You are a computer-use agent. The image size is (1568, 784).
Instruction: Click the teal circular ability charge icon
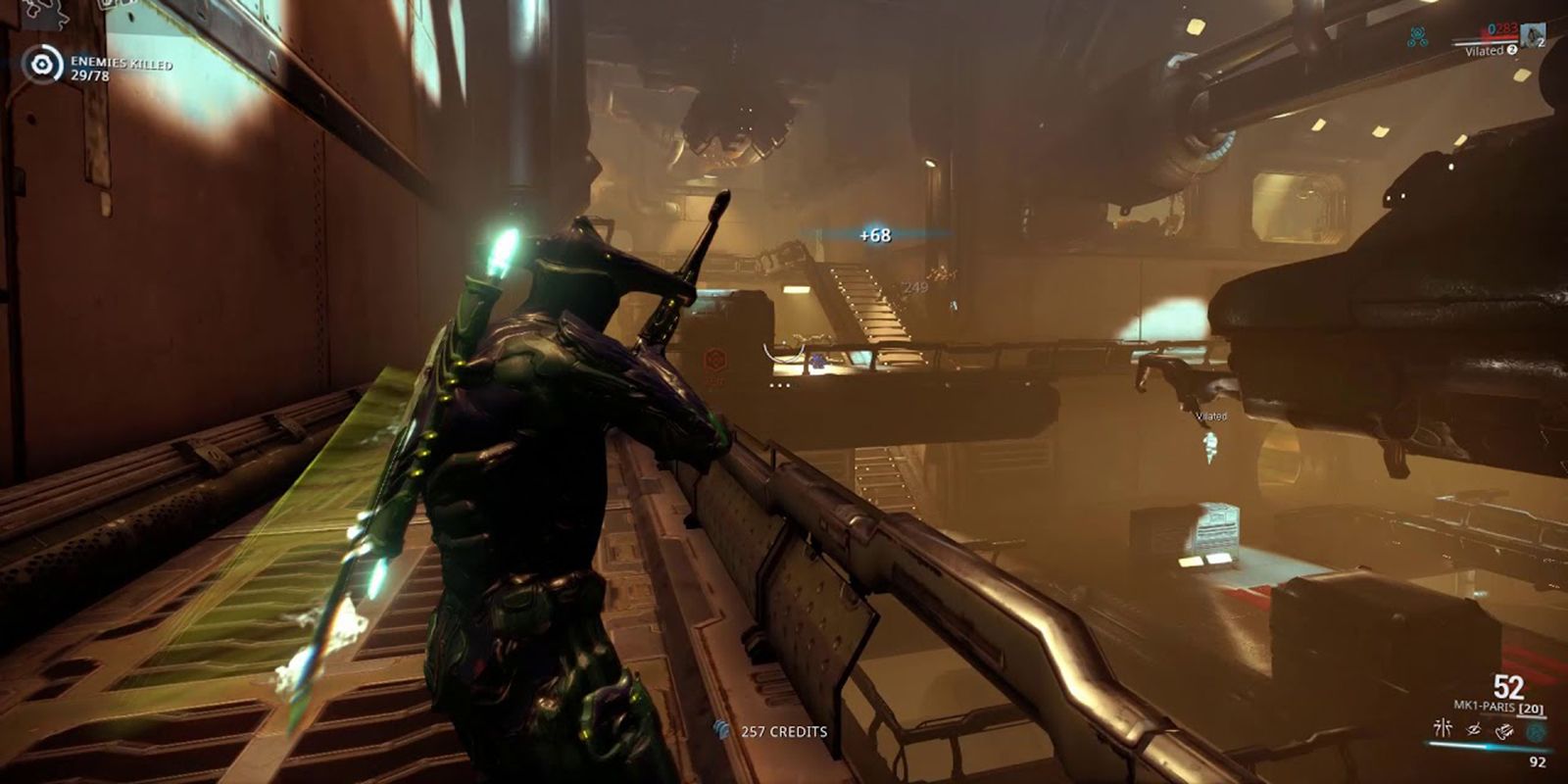click(1537, 730)
